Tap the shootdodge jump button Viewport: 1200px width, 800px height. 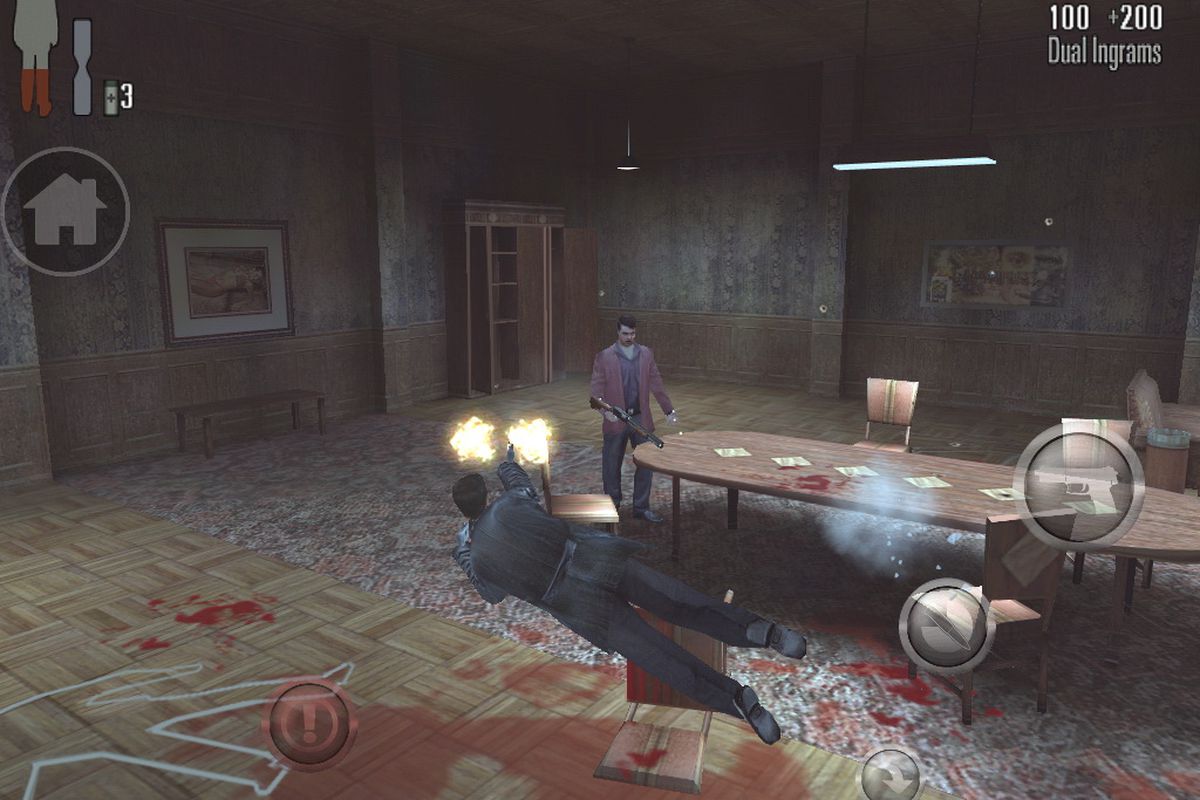[946, 625]
